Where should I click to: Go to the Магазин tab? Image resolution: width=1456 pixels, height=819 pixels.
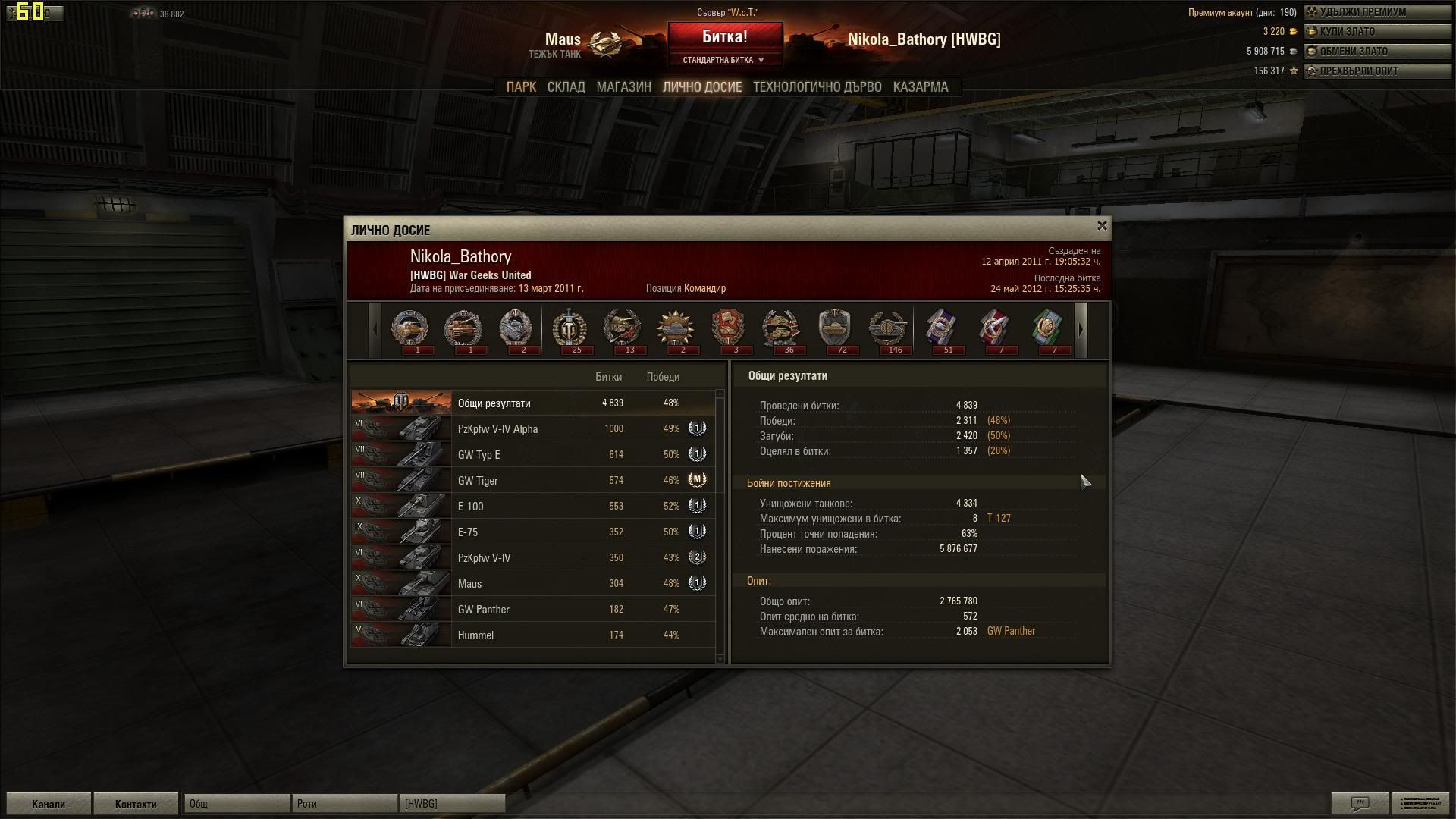click(623, 87)
